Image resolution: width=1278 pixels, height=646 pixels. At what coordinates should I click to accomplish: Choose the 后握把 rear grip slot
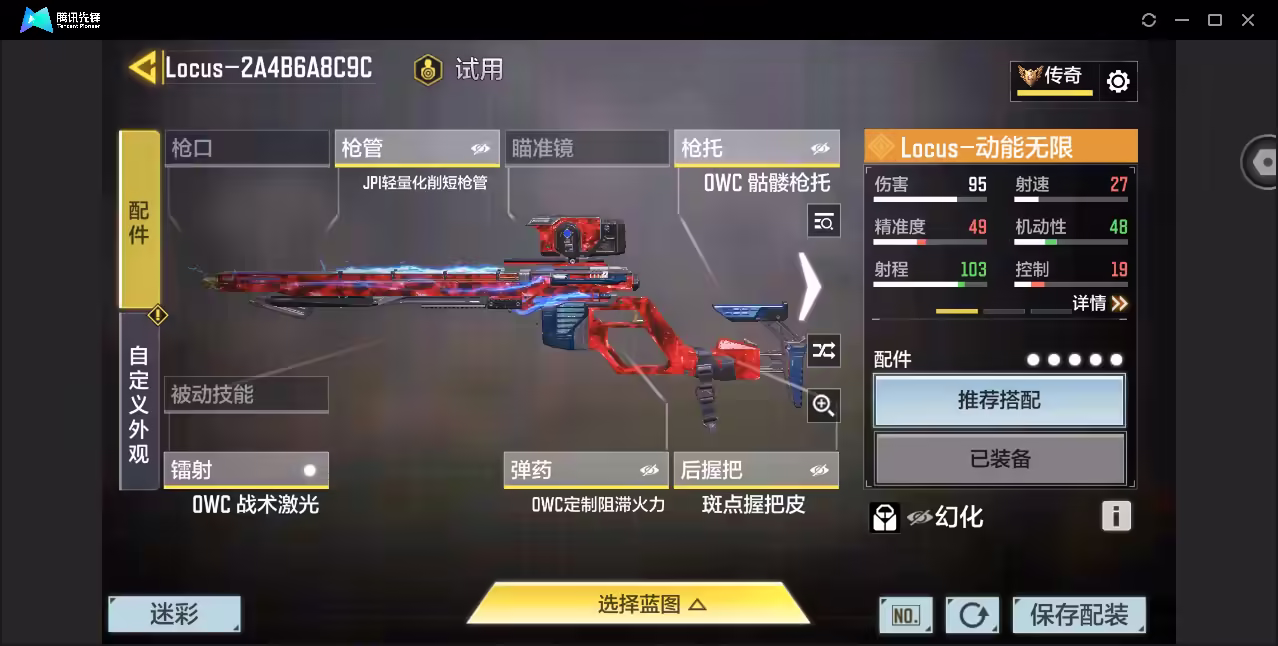(x=756, y=470)
